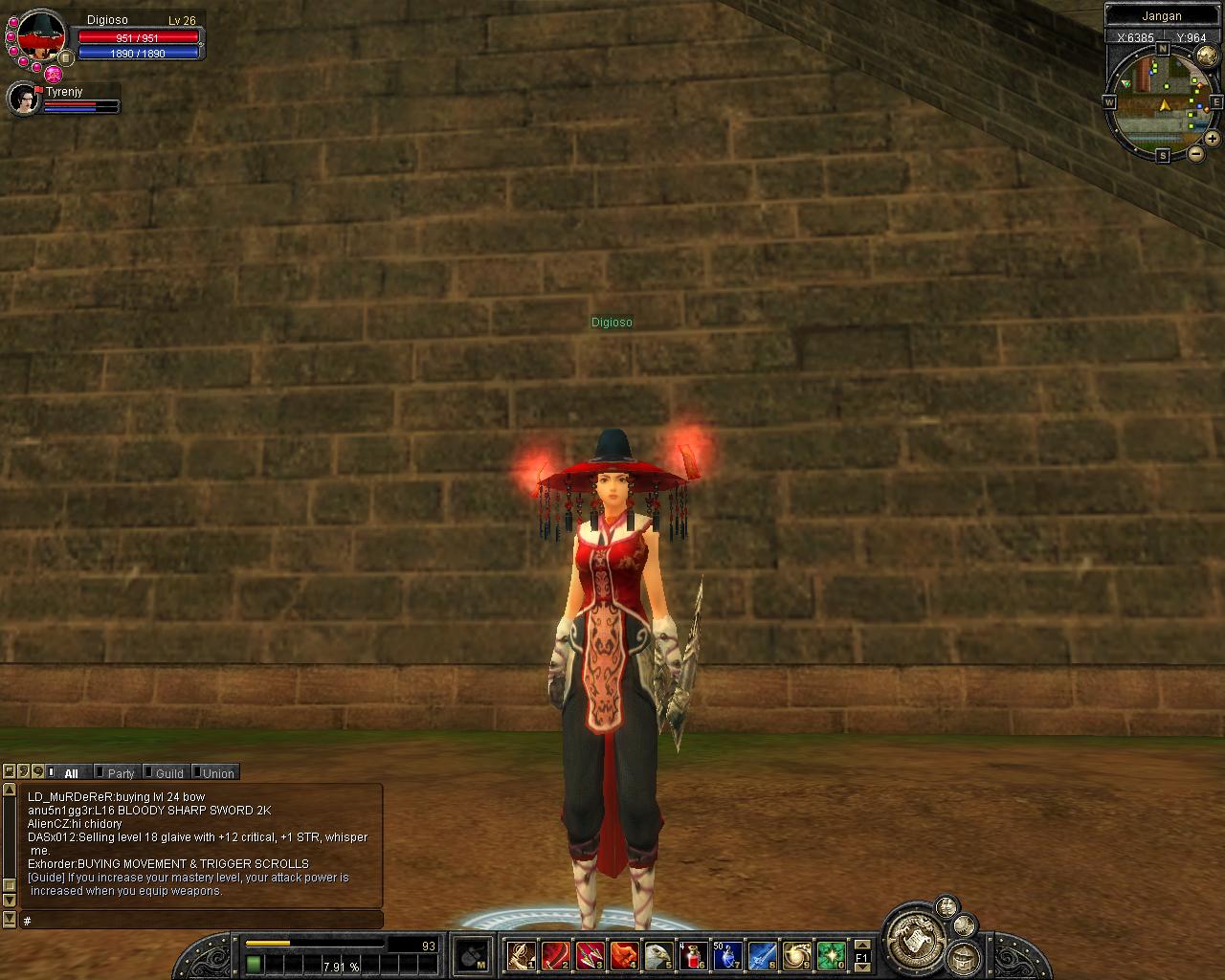
Task: Click the Jangan minimap
Action: (1164, 99)
